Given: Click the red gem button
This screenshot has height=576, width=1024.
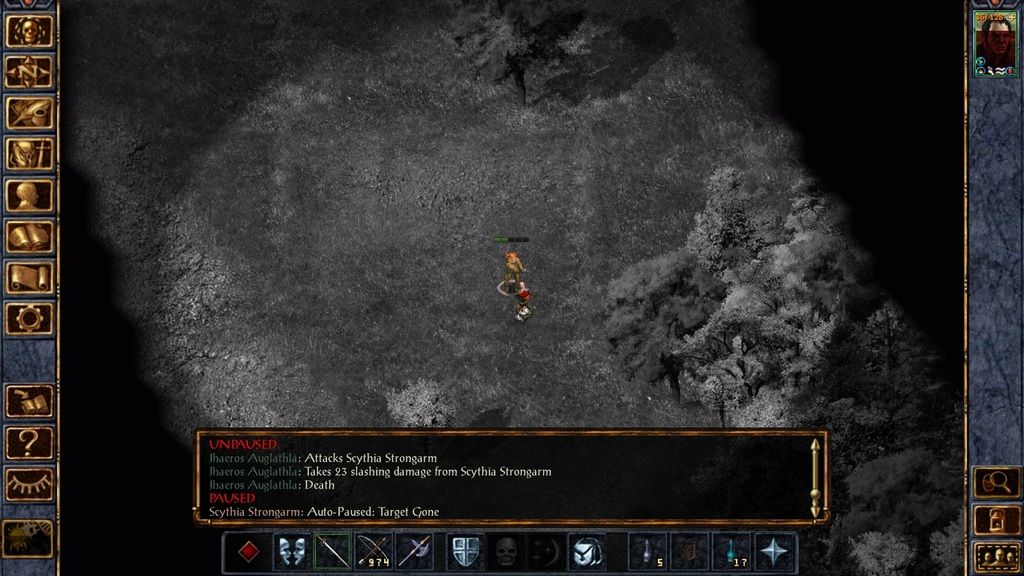Looking at the screenshot, I should (x=247, y=552).
